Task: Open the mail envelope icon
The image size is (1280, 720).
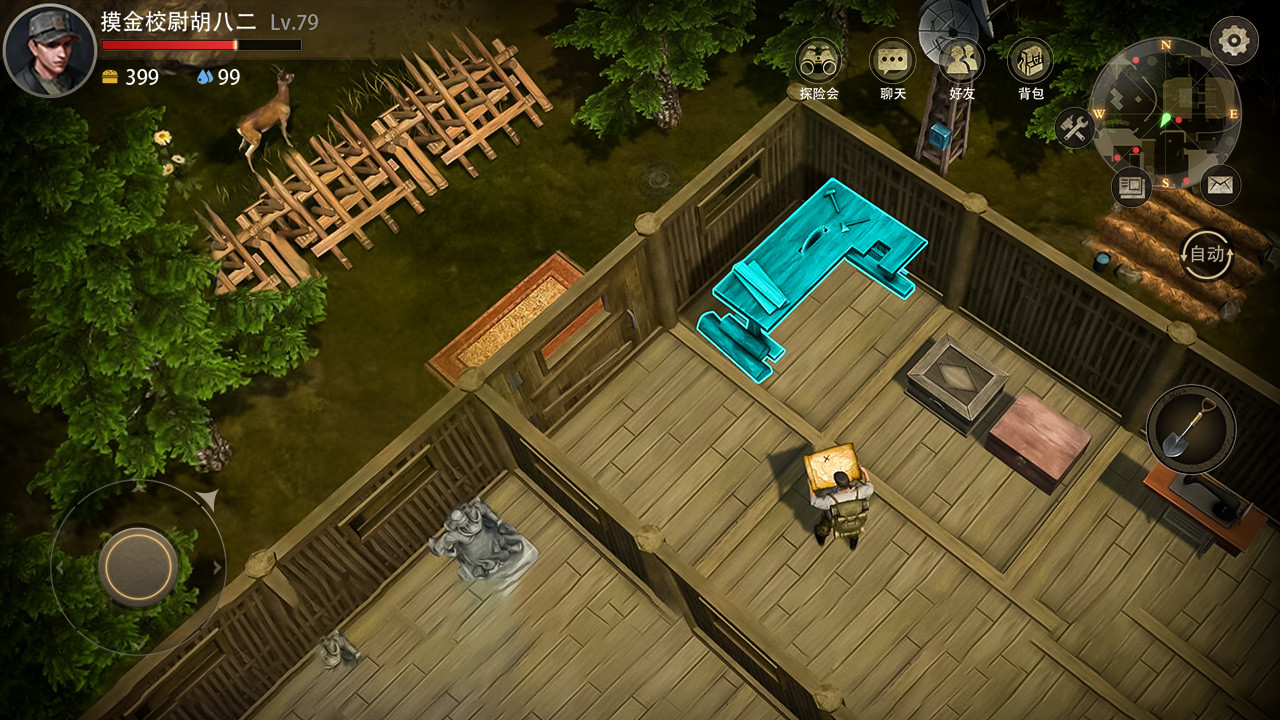Action: click(x=1222, y=185)
